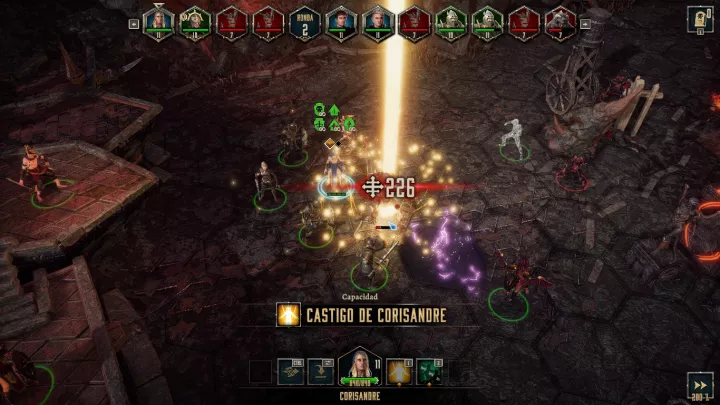Image resolution: width=720 pixels, height=405 pixels.
Task: Activate the Castigo de Corisandre ability icon
Action: [x=399, y=371]
